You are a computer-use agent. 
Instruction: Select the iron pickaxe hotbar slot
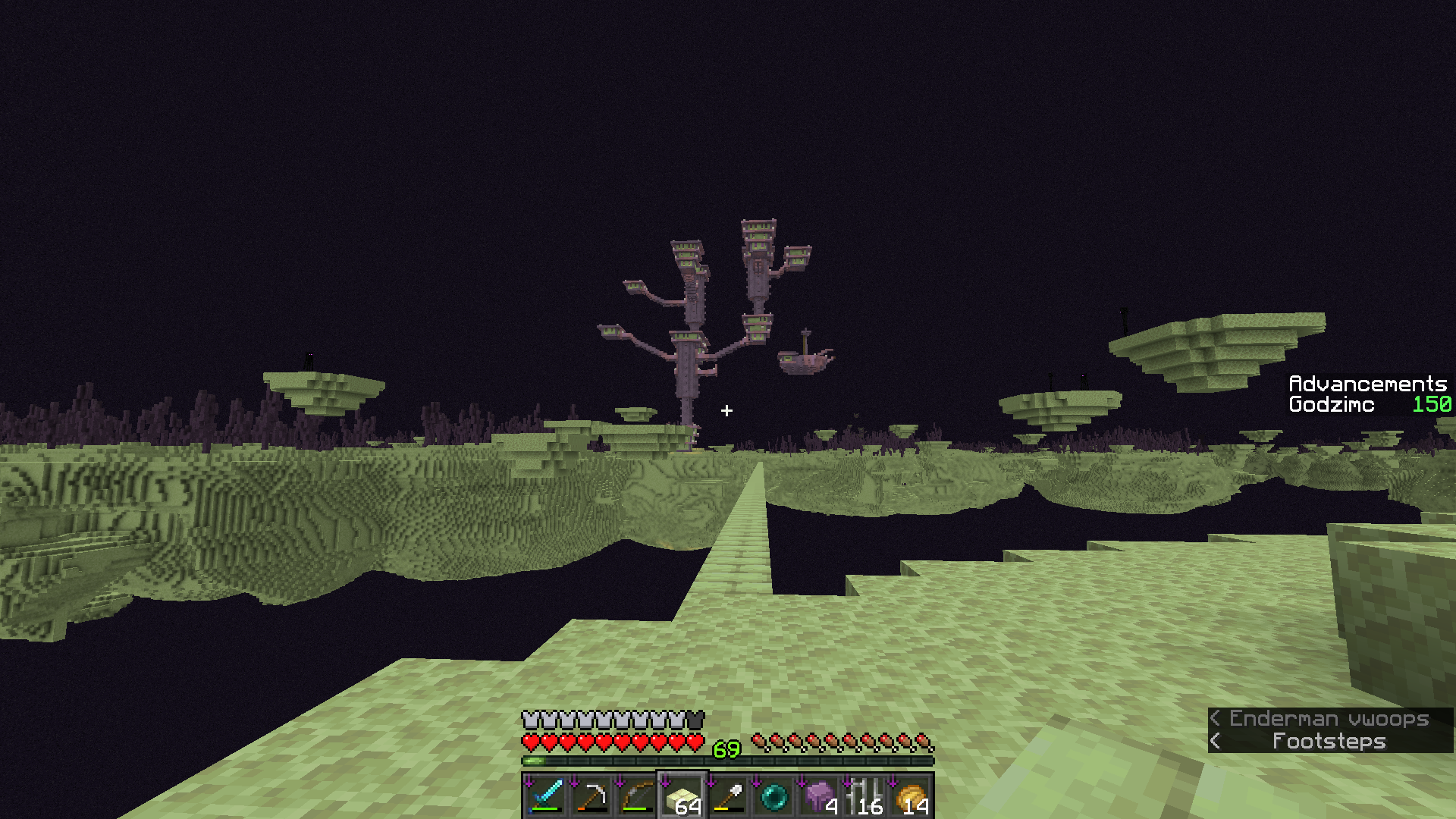pos(591,796)
